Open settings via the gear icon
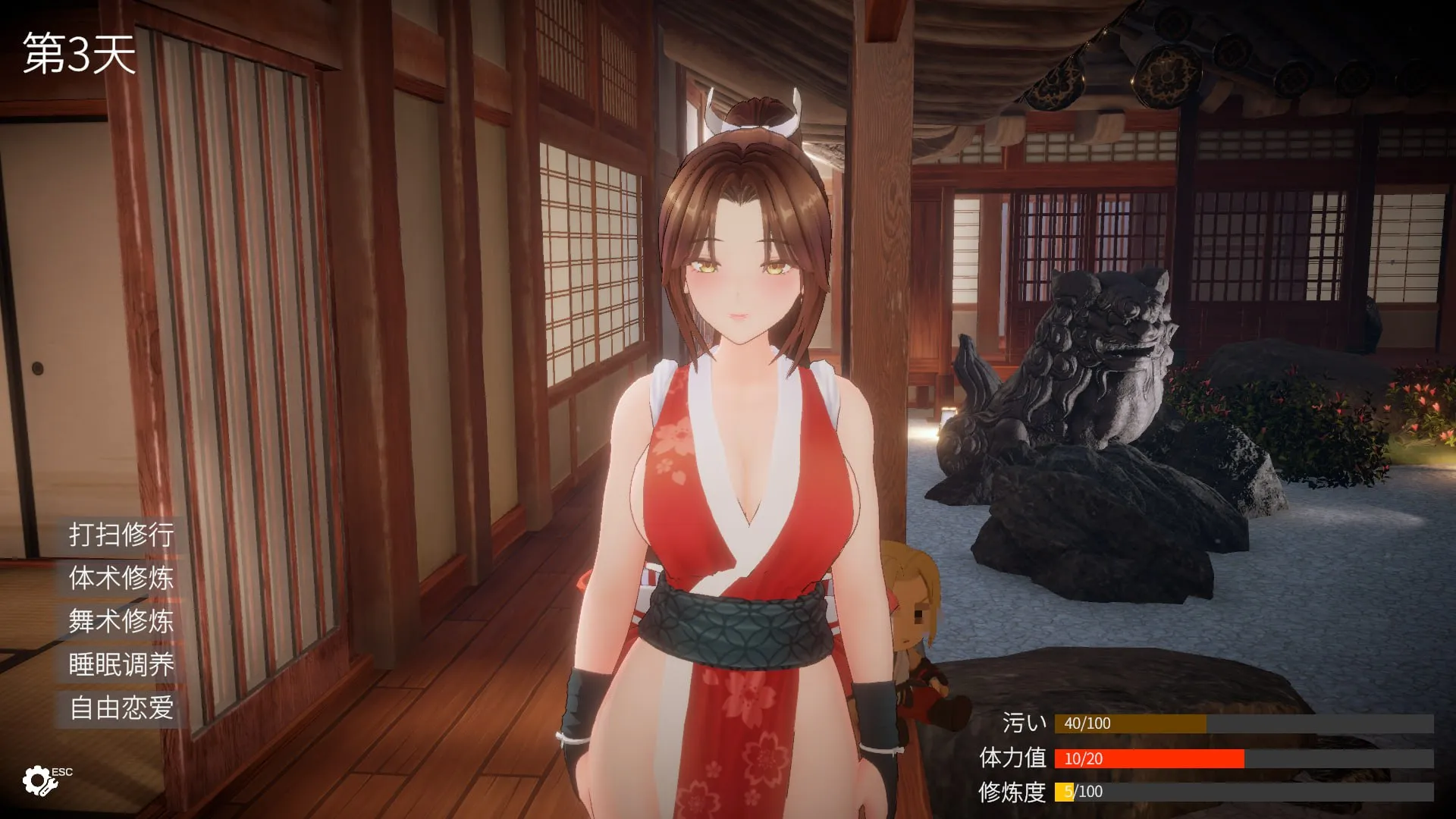 tap(39, 780)
